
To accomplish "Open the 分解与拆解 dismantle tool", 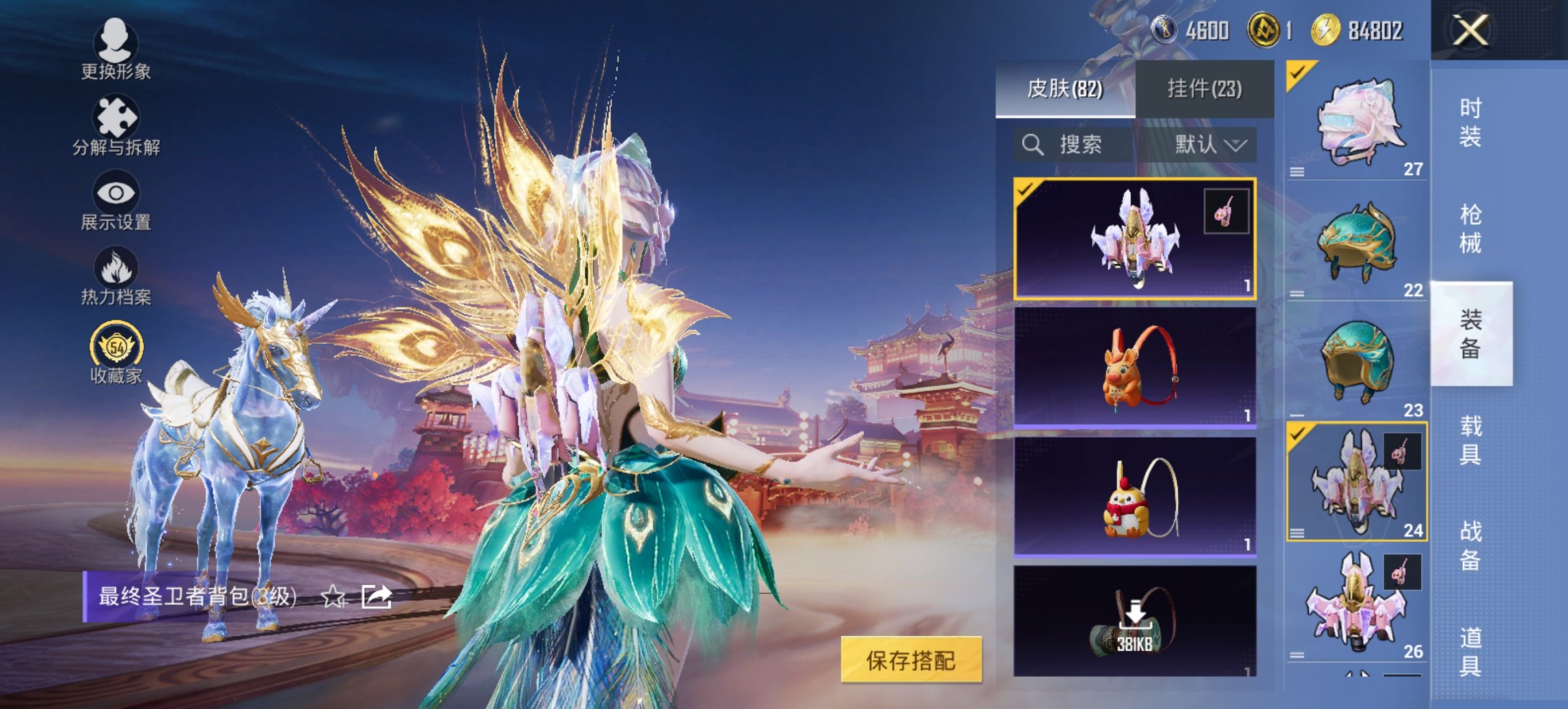I will click(x=116, y=126).
